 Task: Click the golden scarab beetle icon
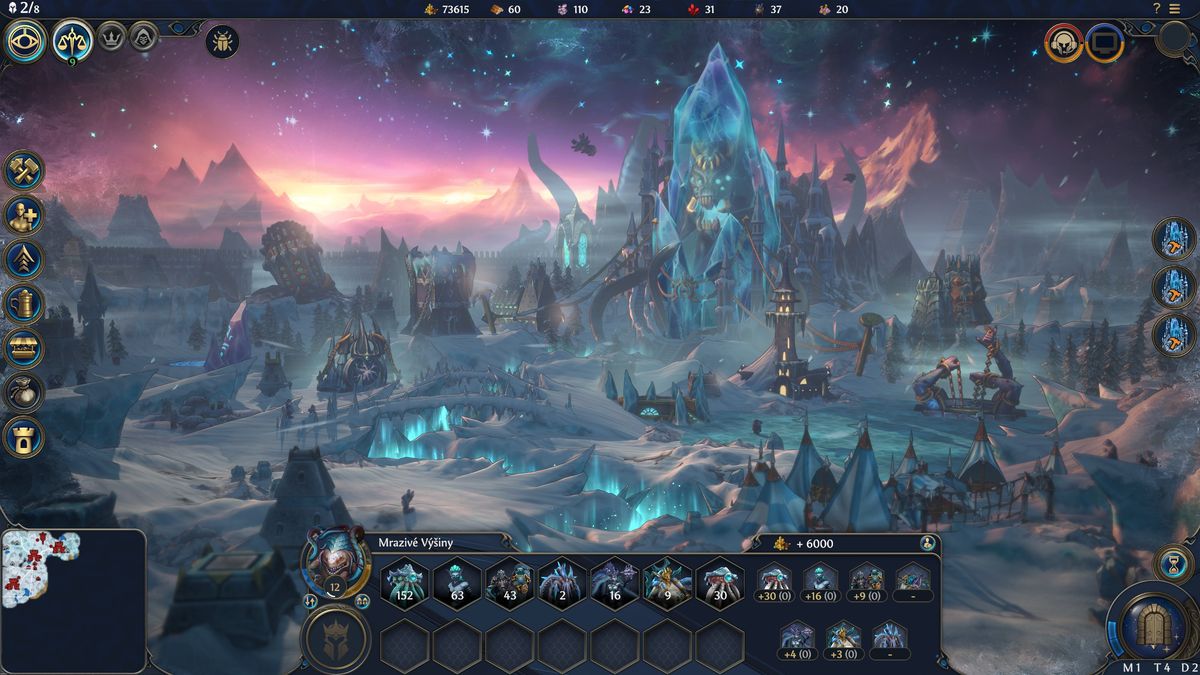221,42
